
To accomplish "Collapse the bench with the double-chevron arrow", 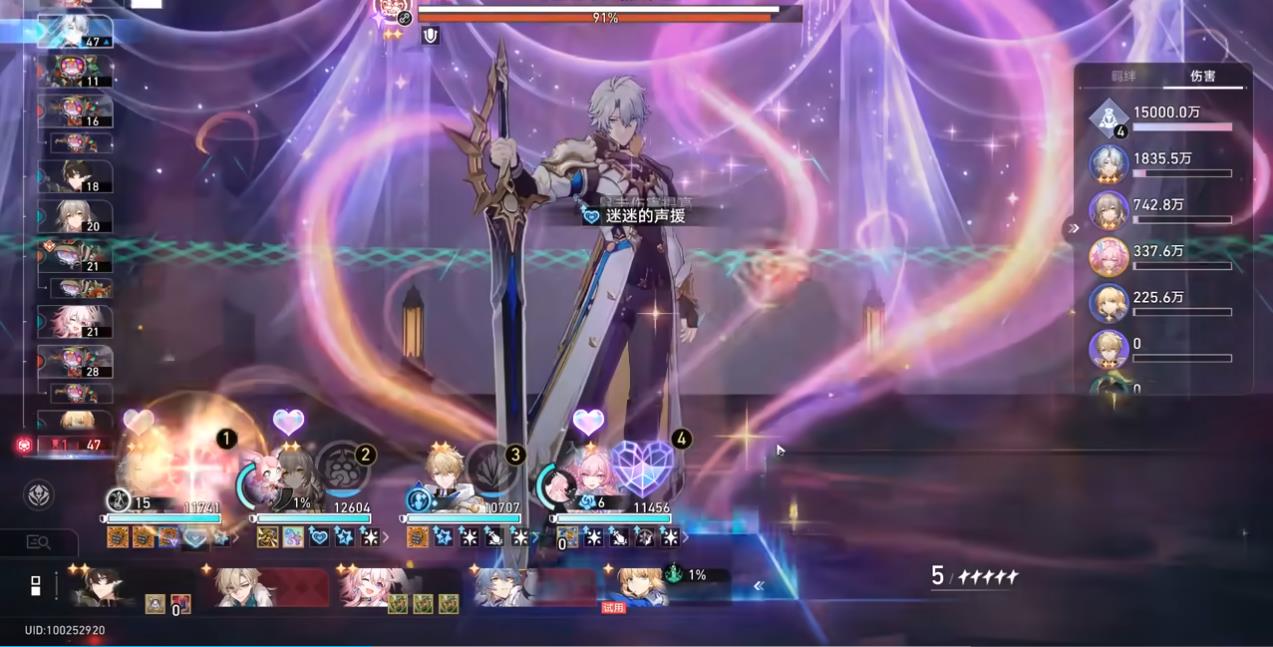I will click(x=759, y=587).
